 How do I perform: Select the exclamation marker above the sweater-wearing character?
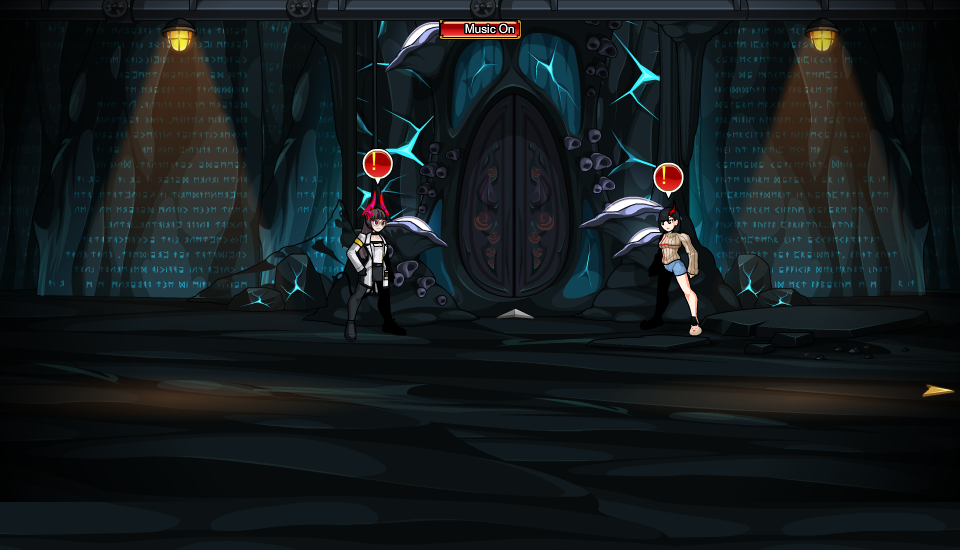(x=668, y=178)
